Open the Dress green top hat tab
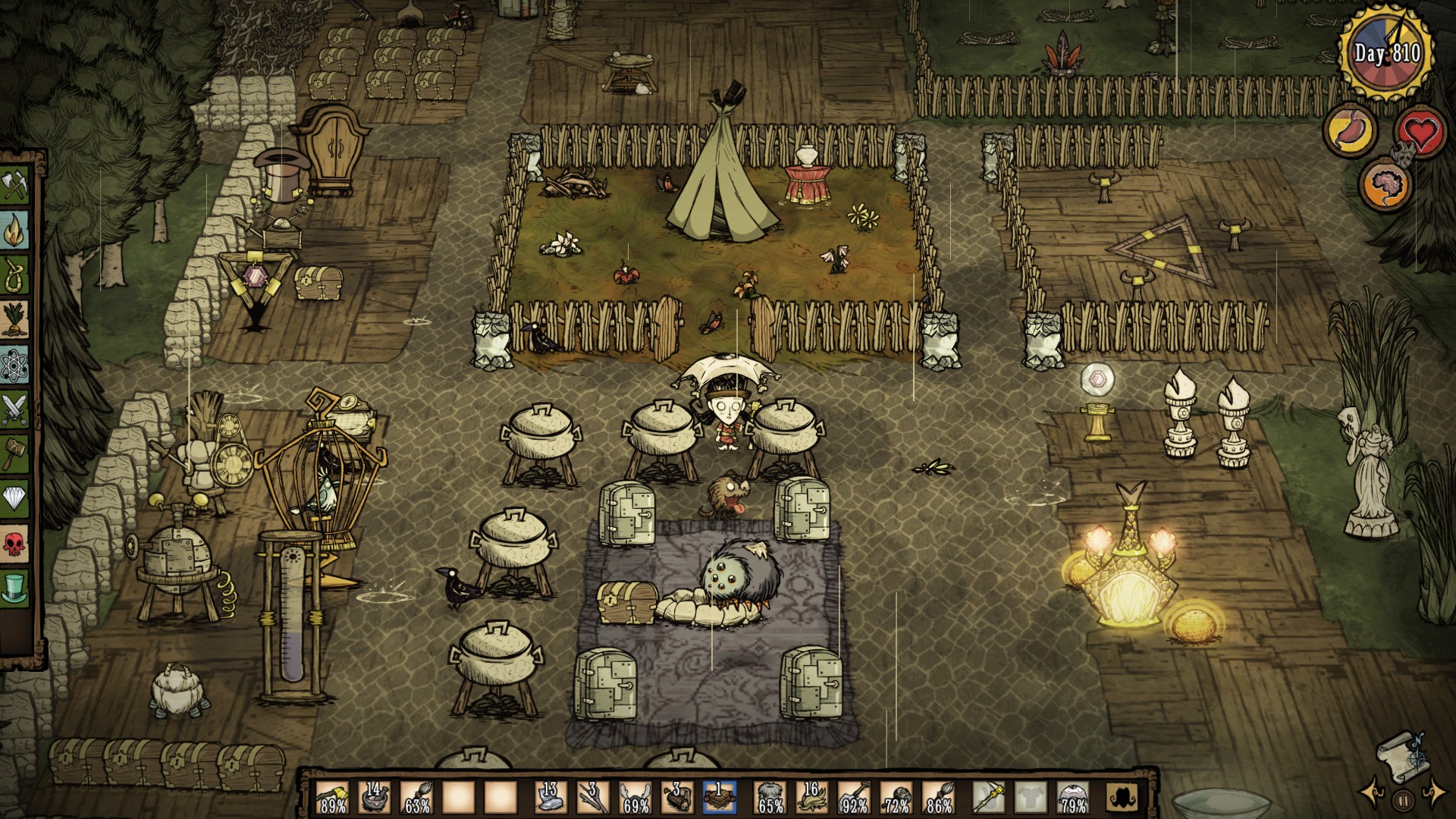The image size is (1456, 819). pos(14,587)
